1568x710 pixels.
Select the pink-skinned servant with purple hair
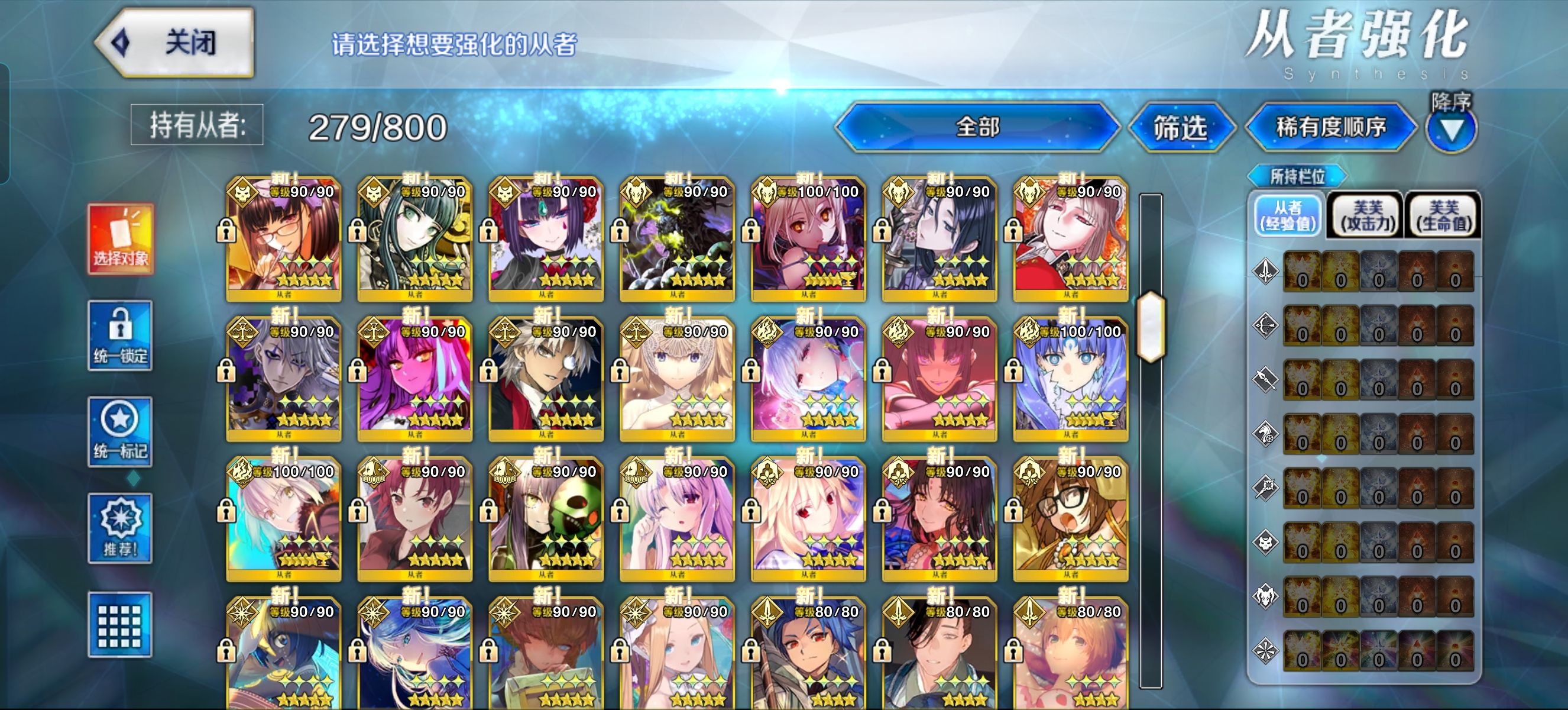coord(415,379)
